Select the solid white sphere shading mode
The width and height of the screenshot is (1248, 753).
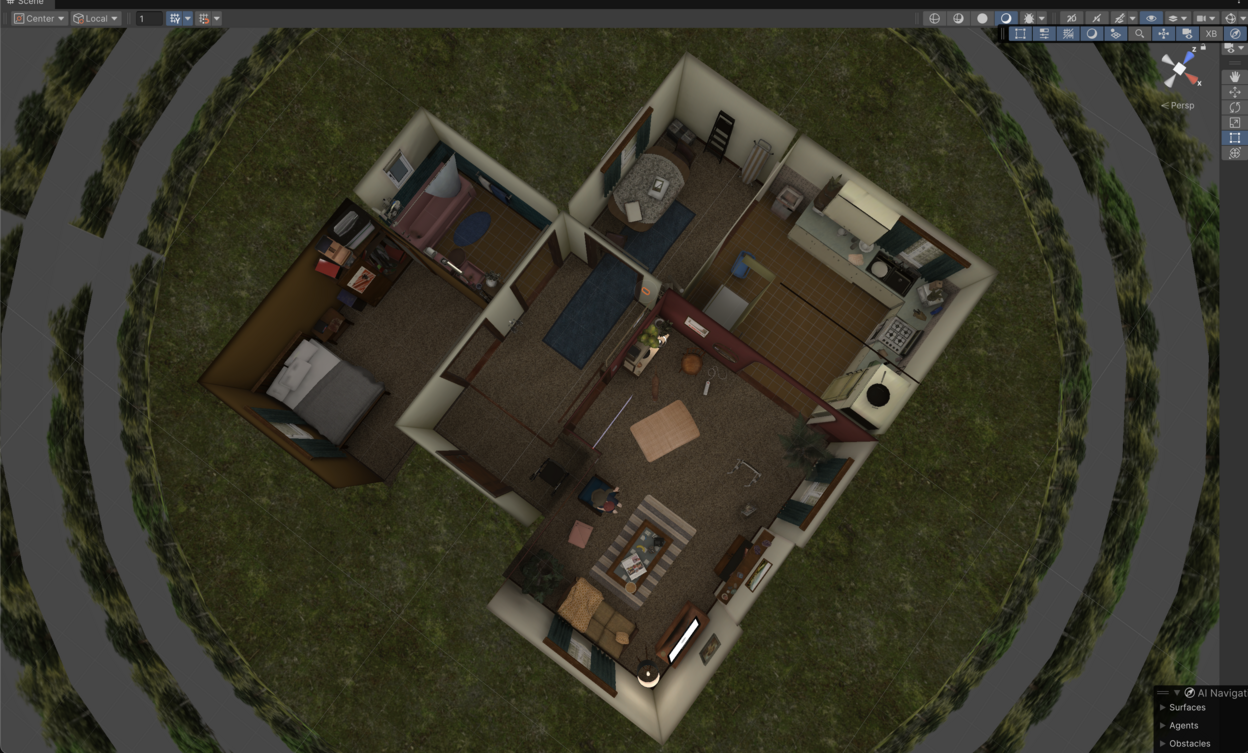982,18
